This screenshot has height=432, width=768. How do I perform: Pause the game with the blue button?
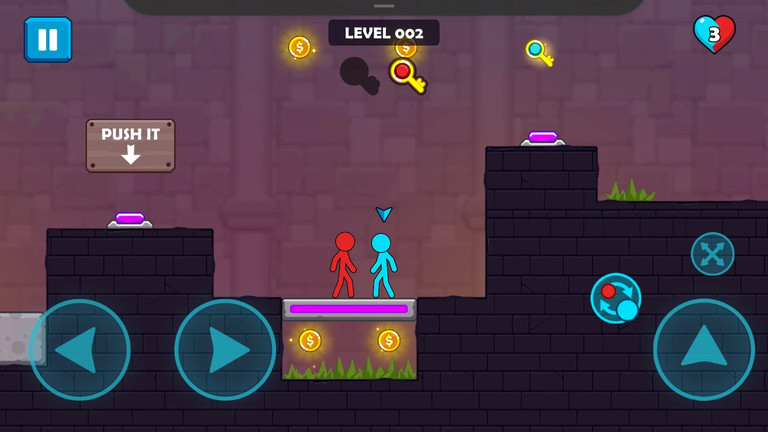pyautogui.click(x=48, y=40)
